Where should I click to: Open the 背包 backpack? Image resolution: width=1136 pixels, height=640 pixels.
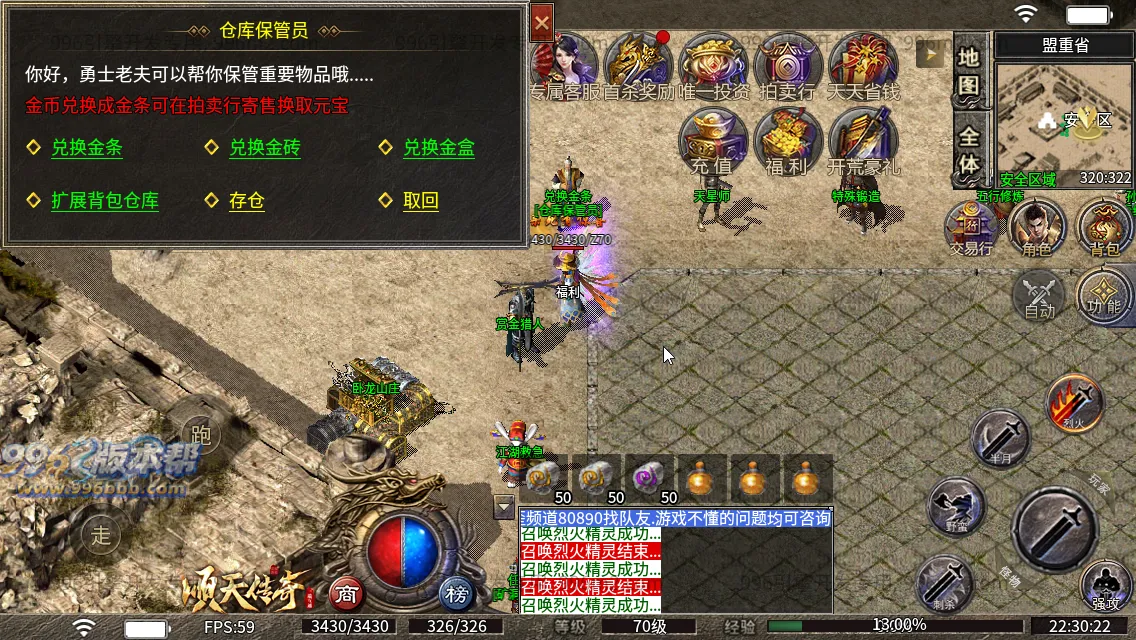coord(1104,226)
